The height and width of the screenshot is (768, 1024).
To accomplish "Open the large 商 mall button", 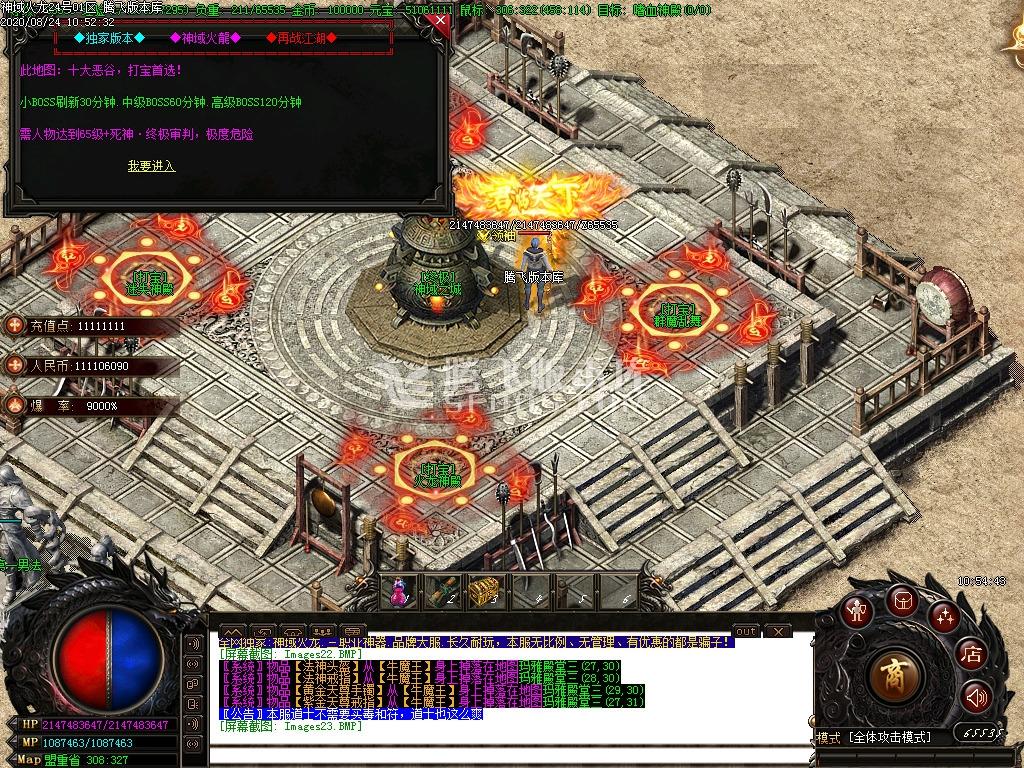I will tap(895, 677).
